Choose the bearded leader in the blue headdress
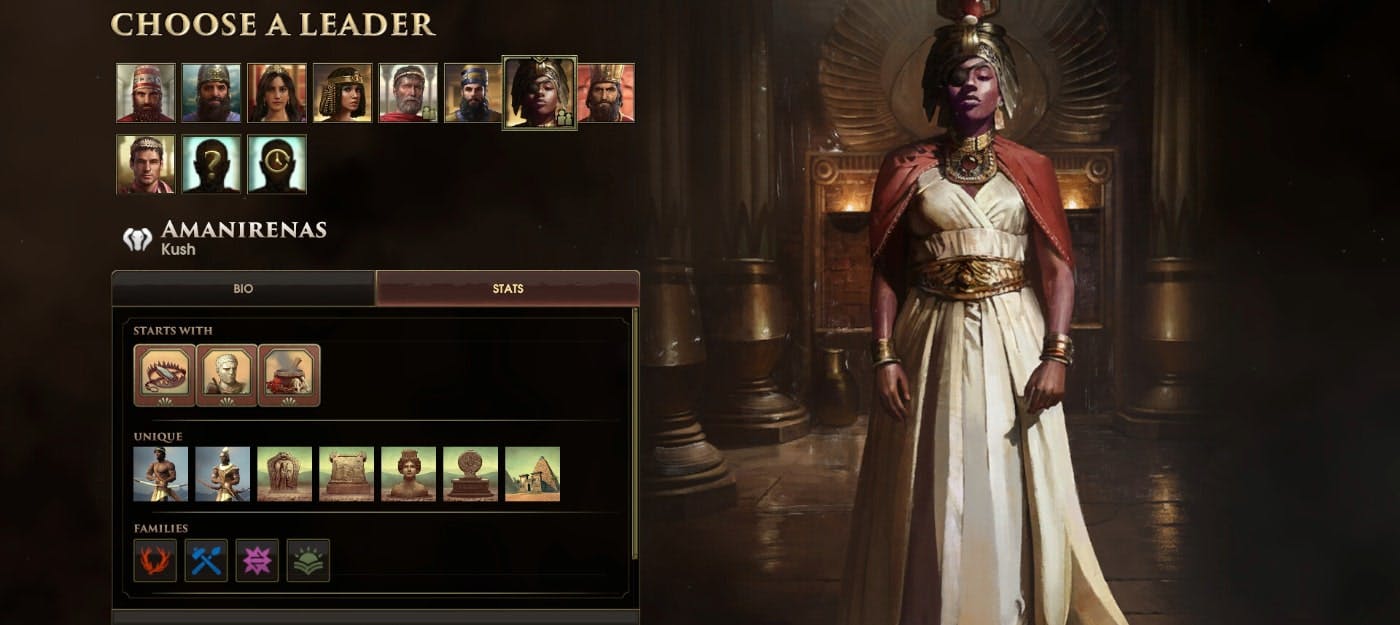Image resolution: width=1400 pixels, height=625 pixels. tap(473, 93)
